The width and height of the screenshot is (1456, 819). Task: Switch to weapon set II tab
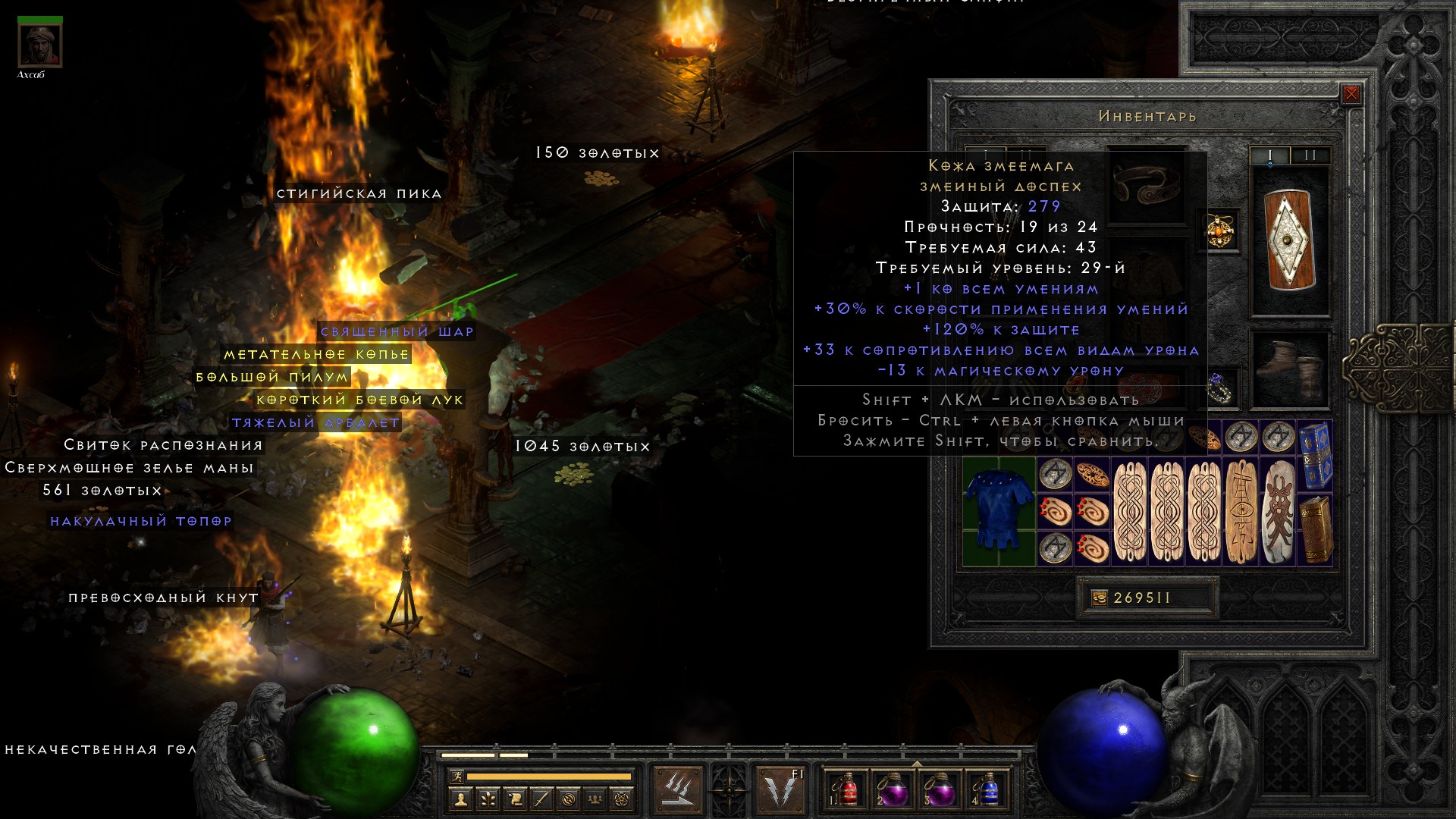1310,155
